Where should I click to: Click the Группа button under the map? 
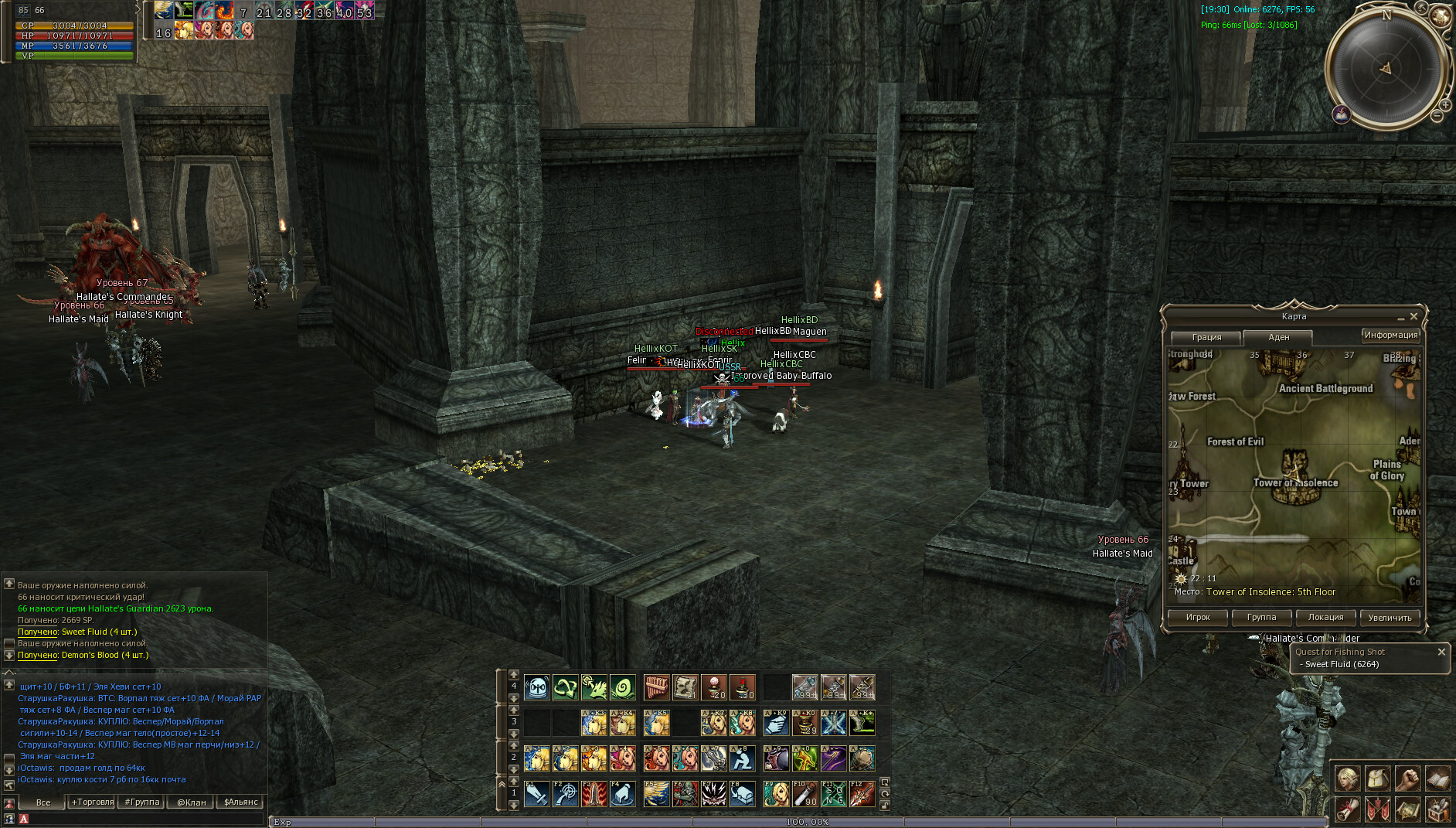pyautogui.click(x=1261, y=617)
